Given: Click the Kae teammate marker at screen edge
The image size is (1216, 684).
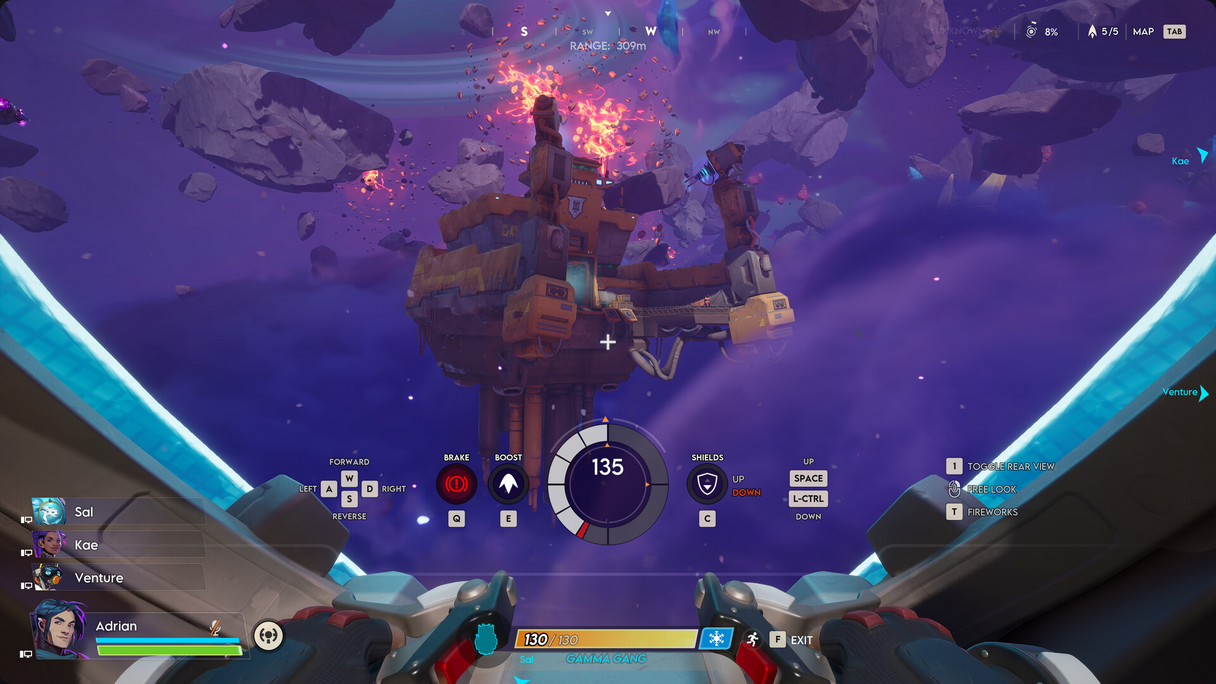Looking at the screenshot, I should tap(1190, 158).
